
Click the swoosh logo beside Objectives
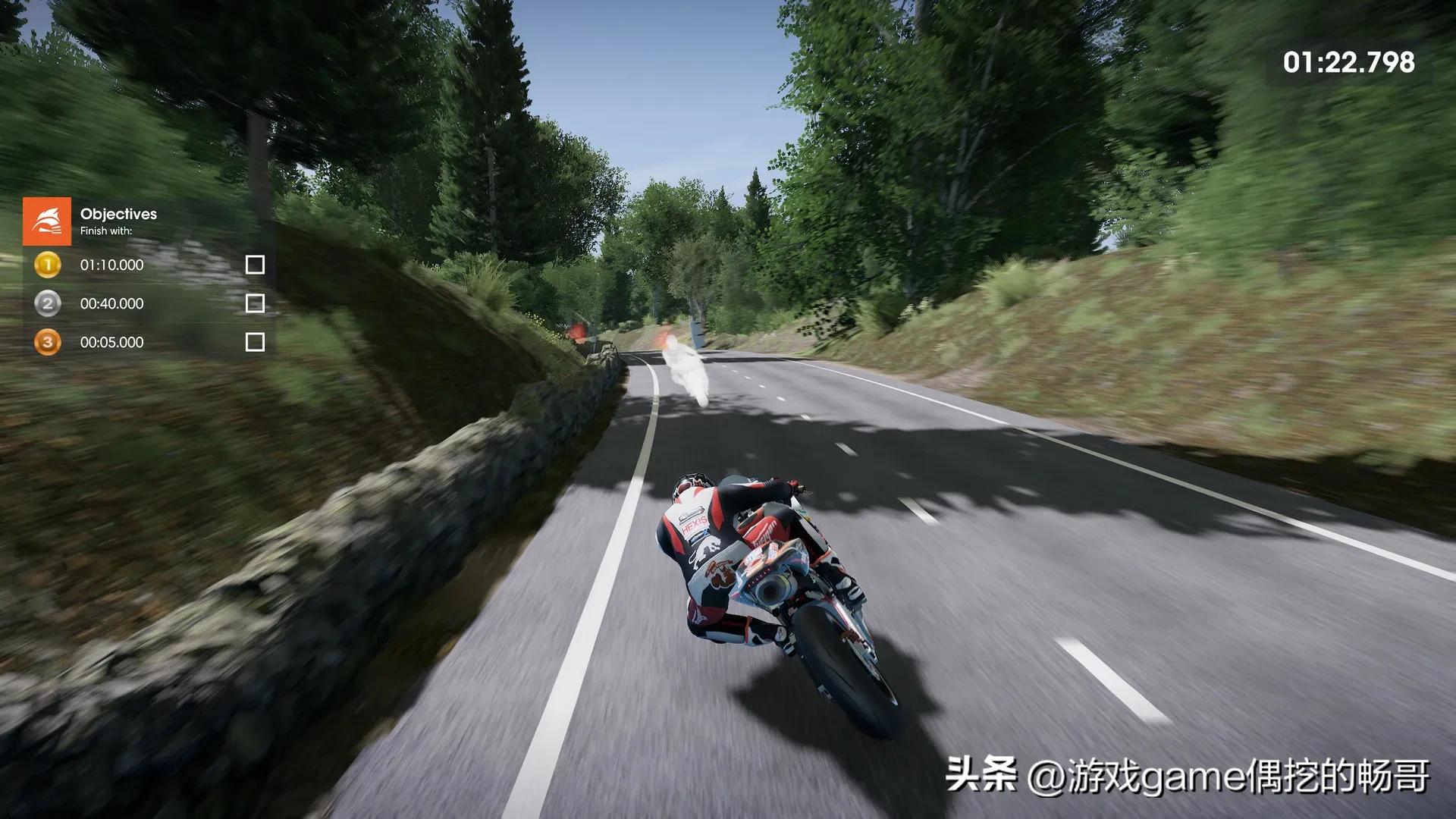[x=47, y=221]
